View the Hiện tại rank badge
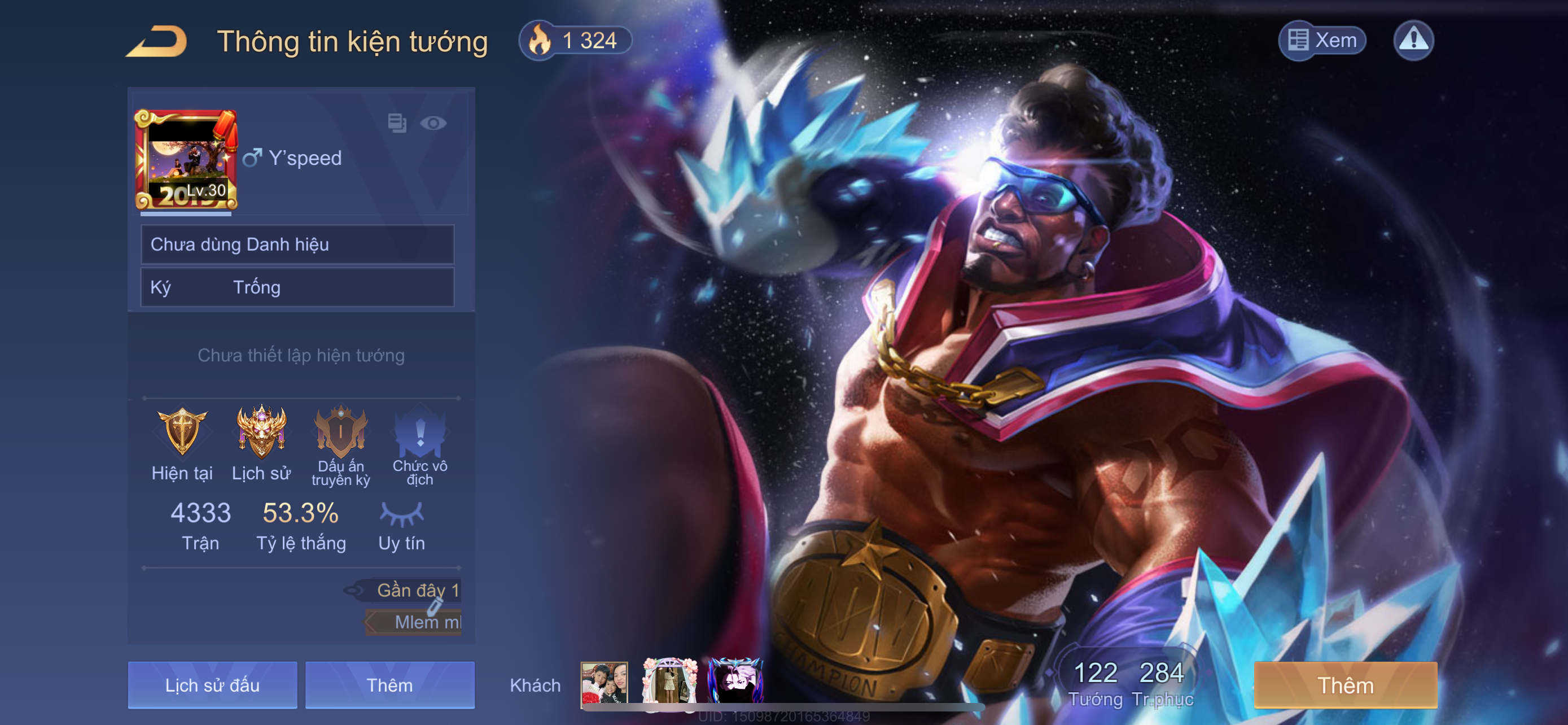This screenshot has width=1568, height=725. tap(182, 432)
